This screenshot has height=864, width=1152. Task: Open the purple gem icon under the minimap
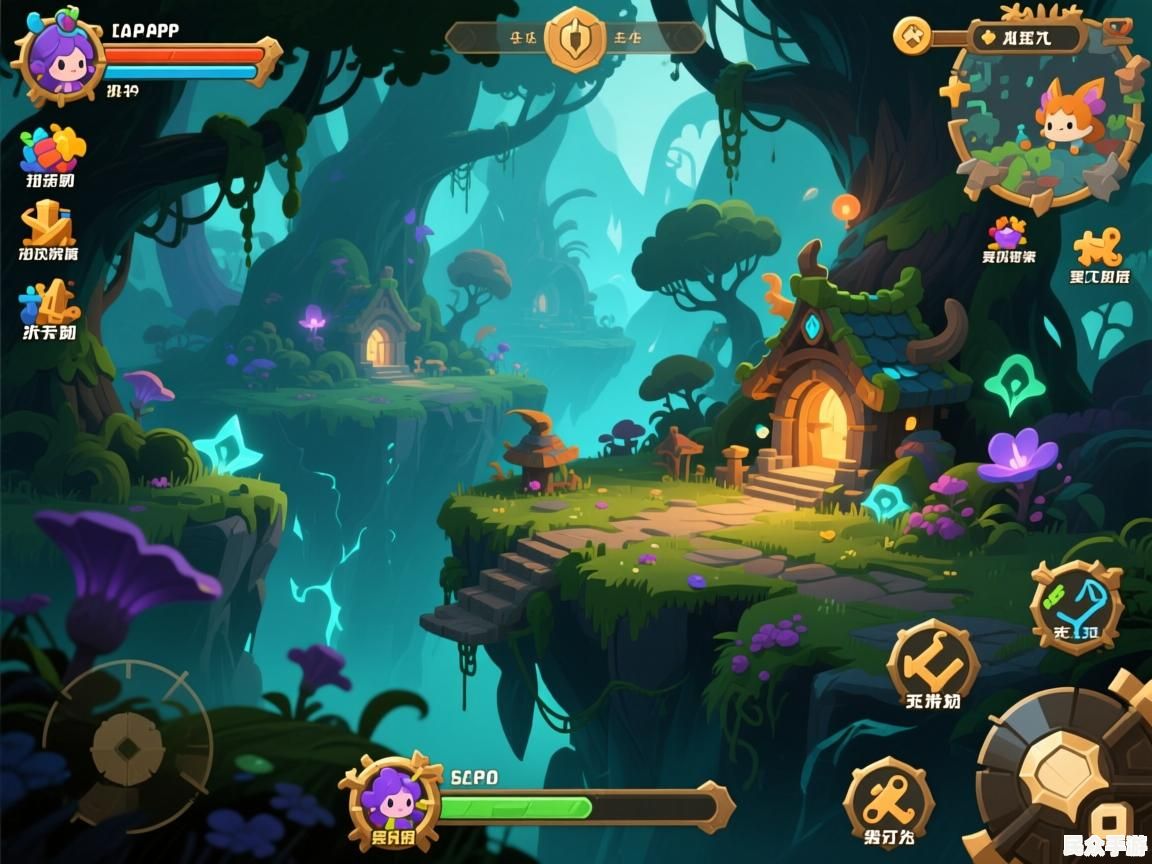click(1008, 234)
